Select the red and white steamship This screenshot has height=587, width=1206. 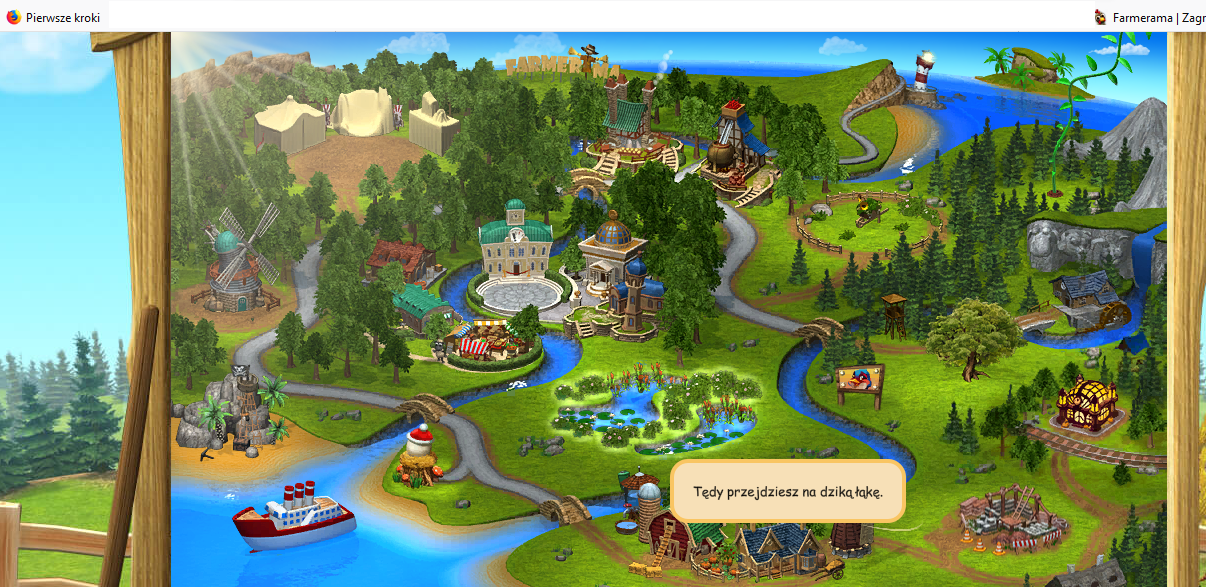[294, 514]
